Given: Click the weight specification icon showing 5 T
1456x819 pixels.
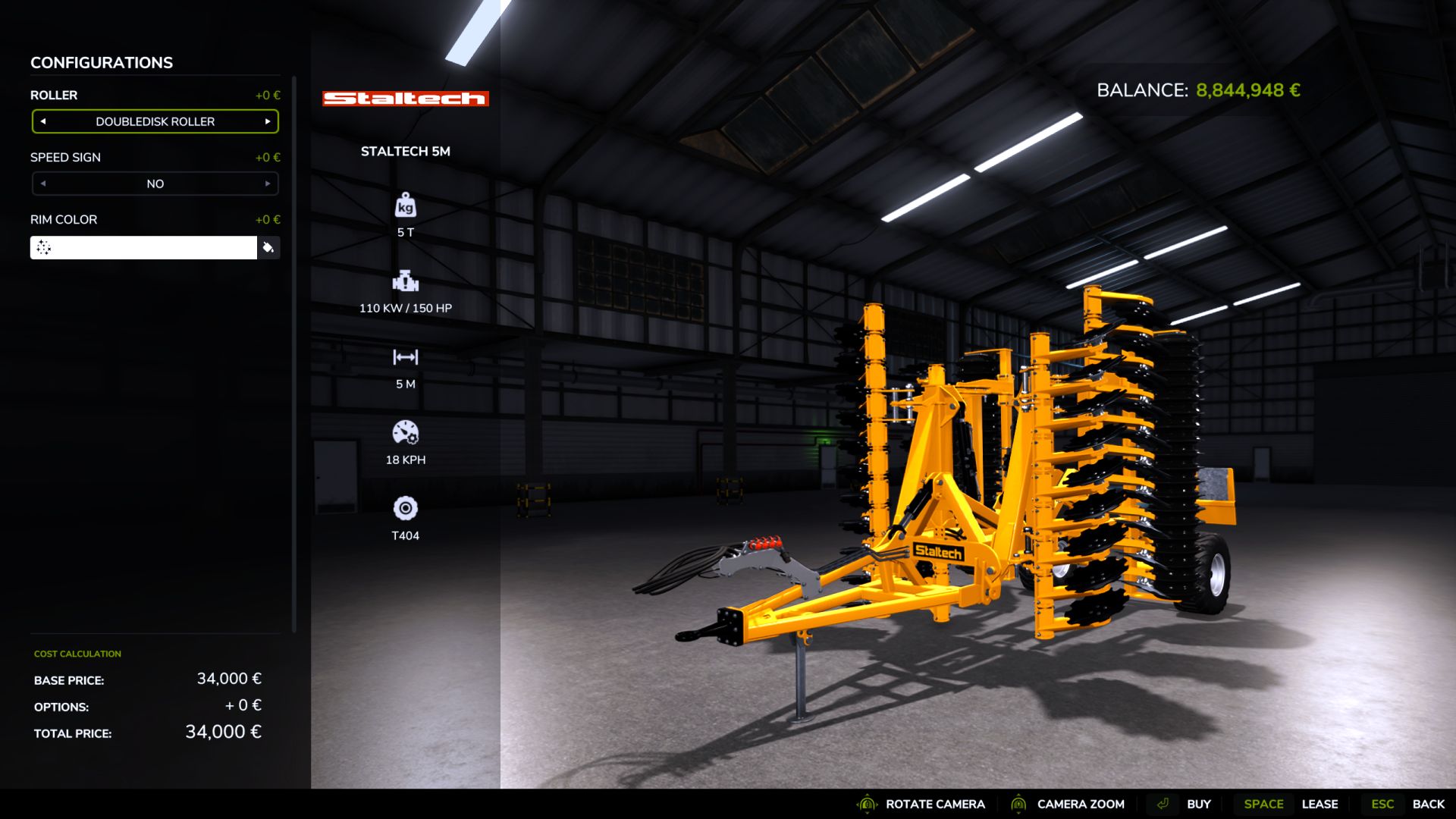Looking at the screenshot, I should [x=406, y=206].
